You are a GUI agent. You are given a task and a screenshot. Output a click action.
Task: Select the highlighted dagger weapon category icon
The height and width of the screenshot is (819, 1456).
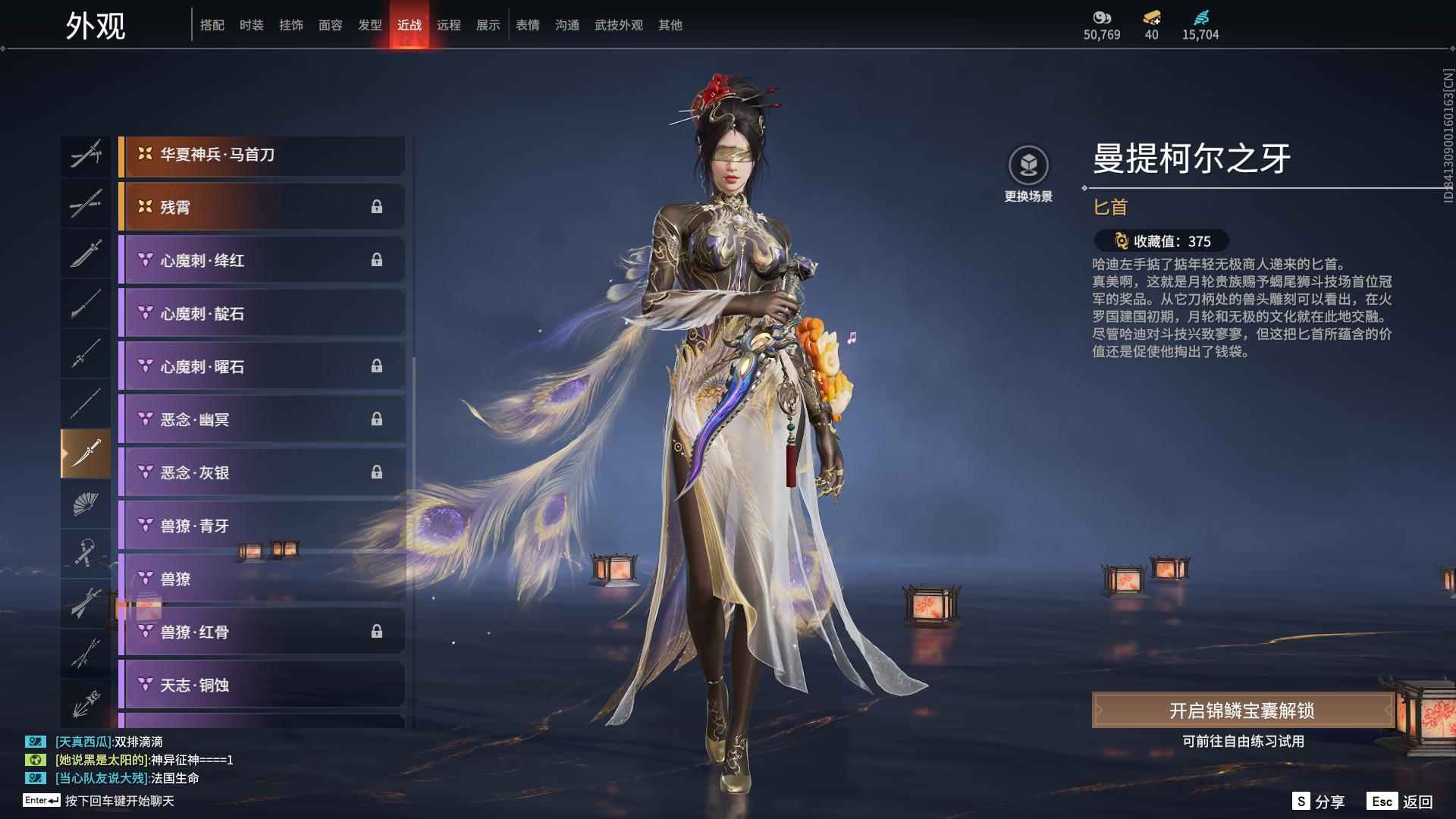click(x=86, y=455)
